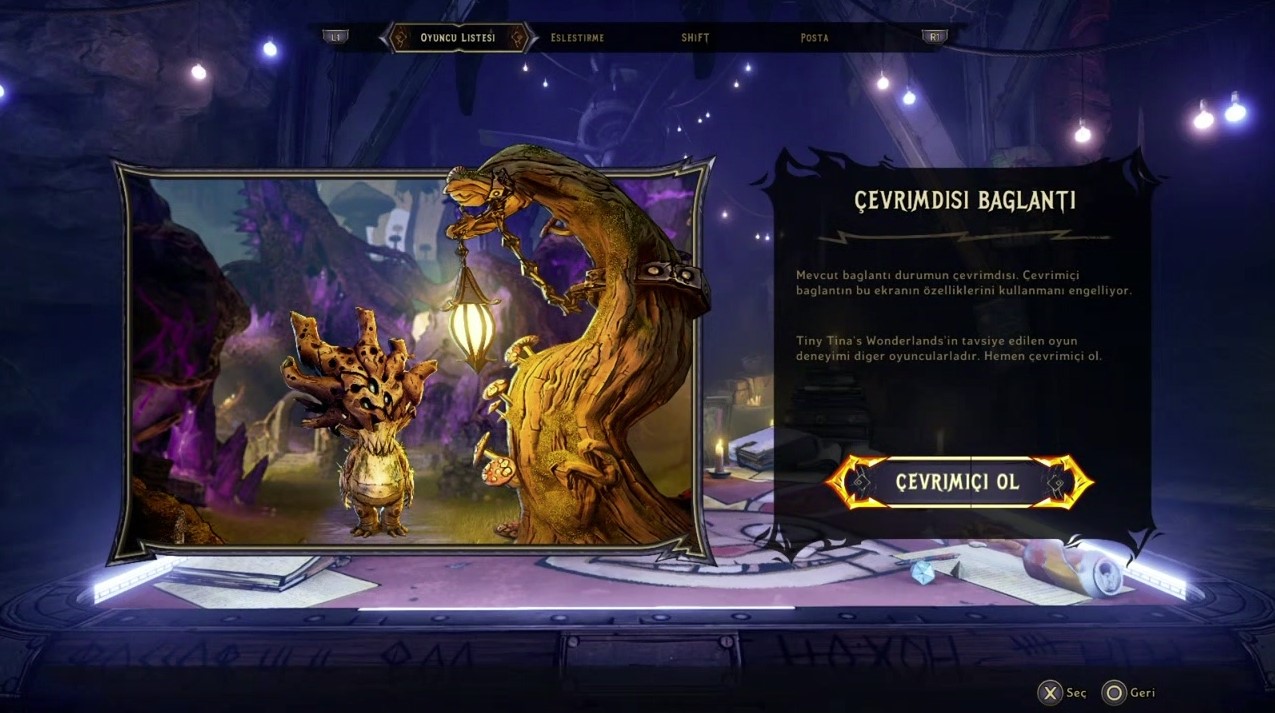
Task: Show the Posta tab
Action: coord(814,38)
